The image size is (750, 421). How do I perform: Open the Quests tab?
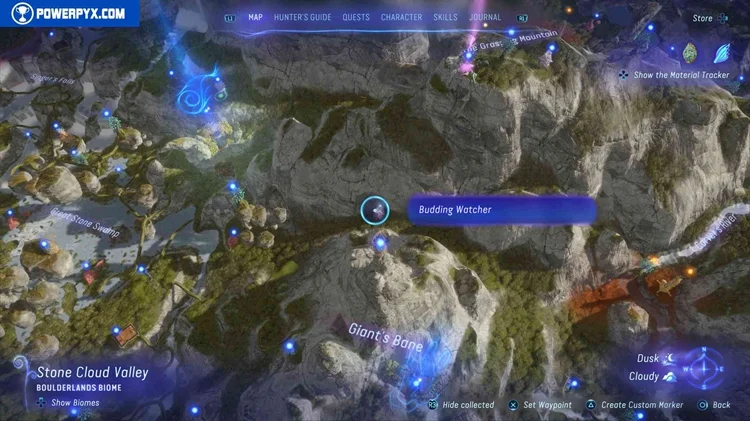coord(356,17)
